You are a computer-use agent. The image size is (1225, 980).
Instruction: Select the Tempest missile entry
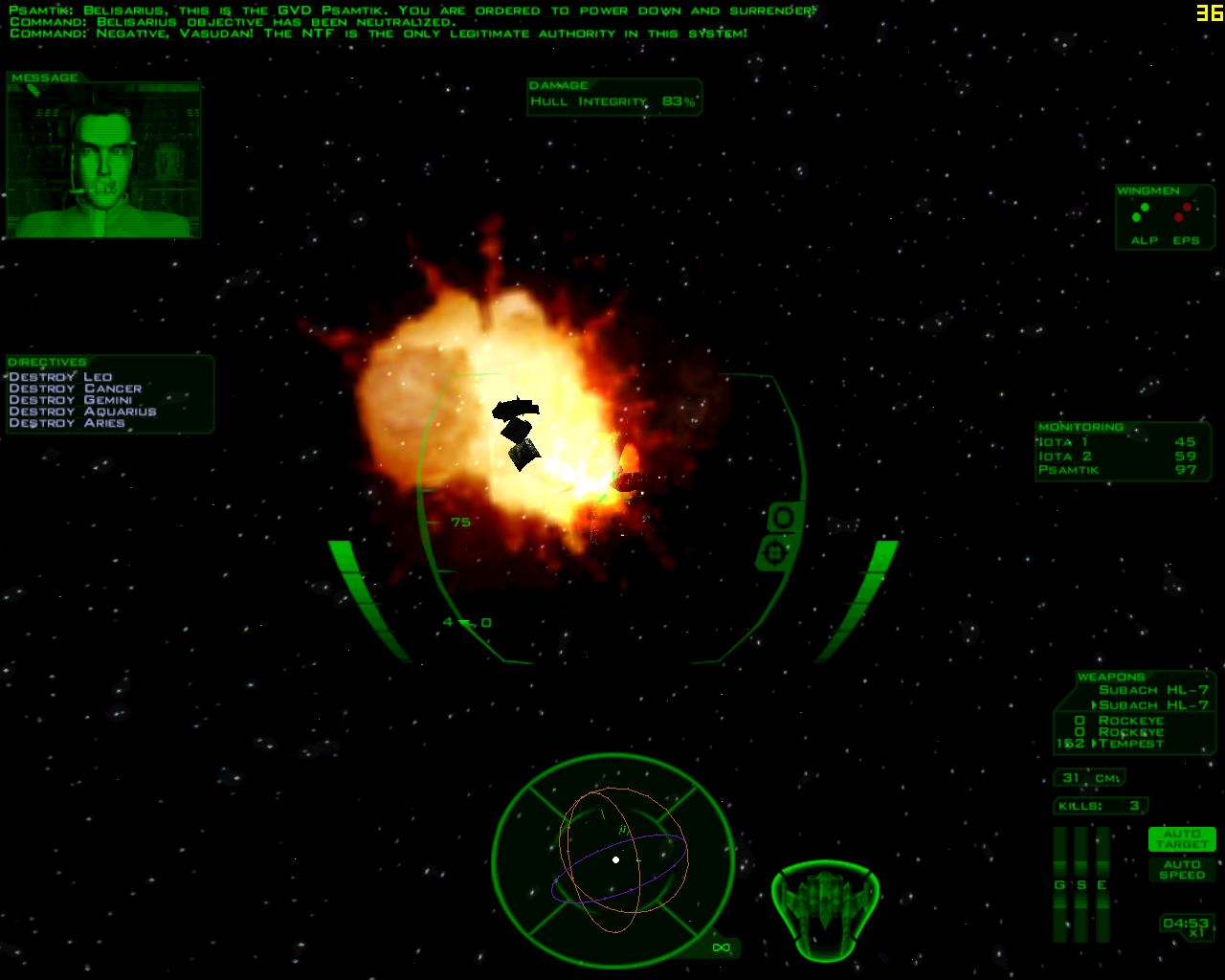[1131, 744]
